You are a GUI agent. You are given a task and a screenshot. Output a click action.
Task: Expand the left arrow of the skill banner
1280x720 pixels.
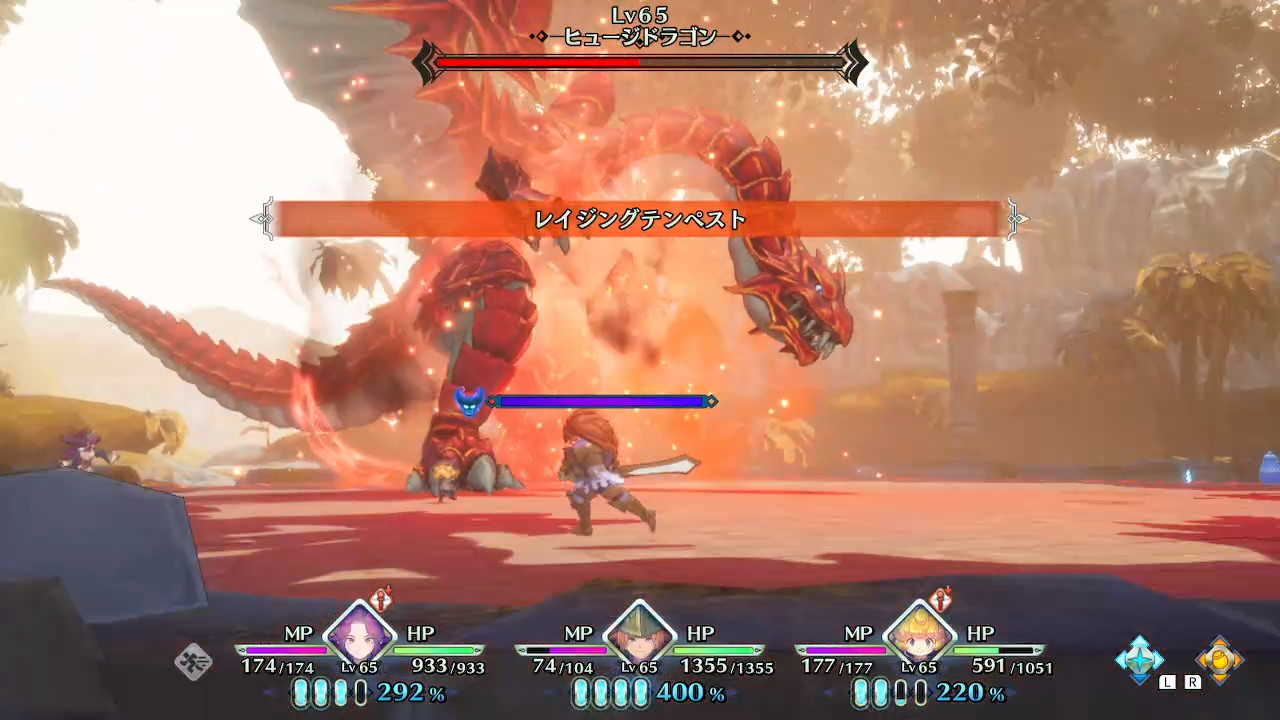(262, 218)
